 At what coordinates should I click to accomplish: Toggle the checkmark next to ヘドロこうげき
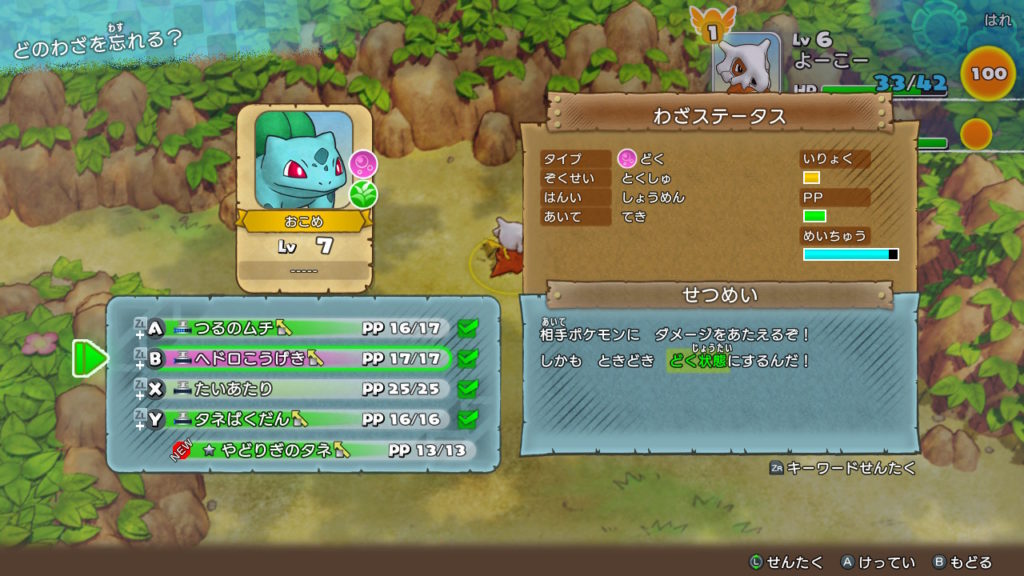467,358
